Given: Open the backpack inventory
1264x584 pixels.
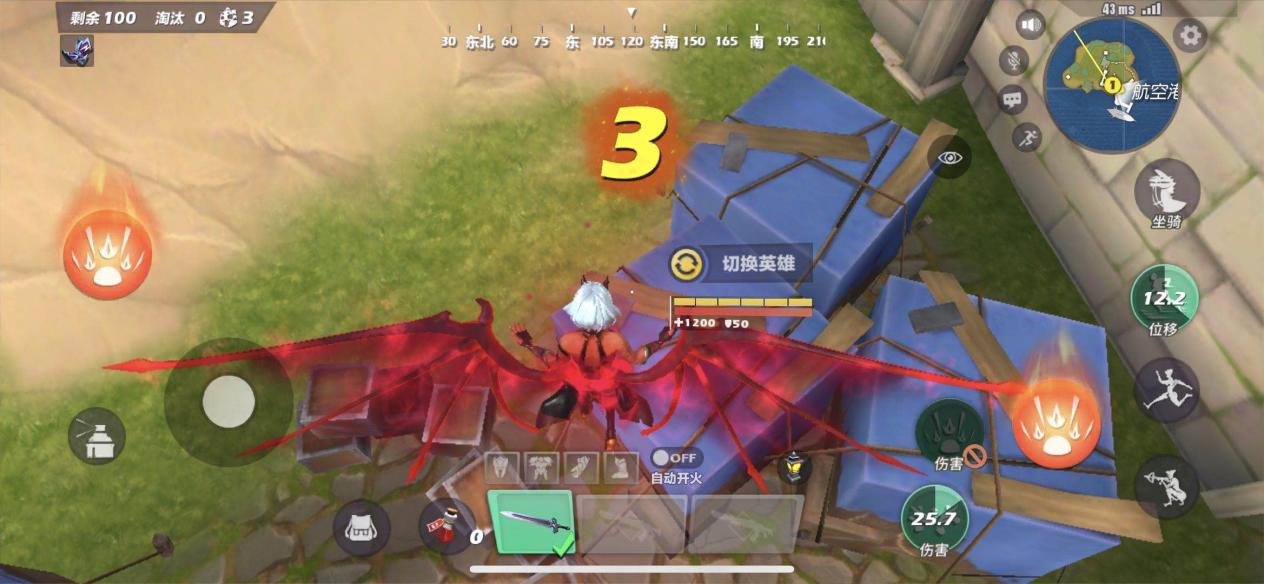Looking at the screenshot, I should 361,527.
